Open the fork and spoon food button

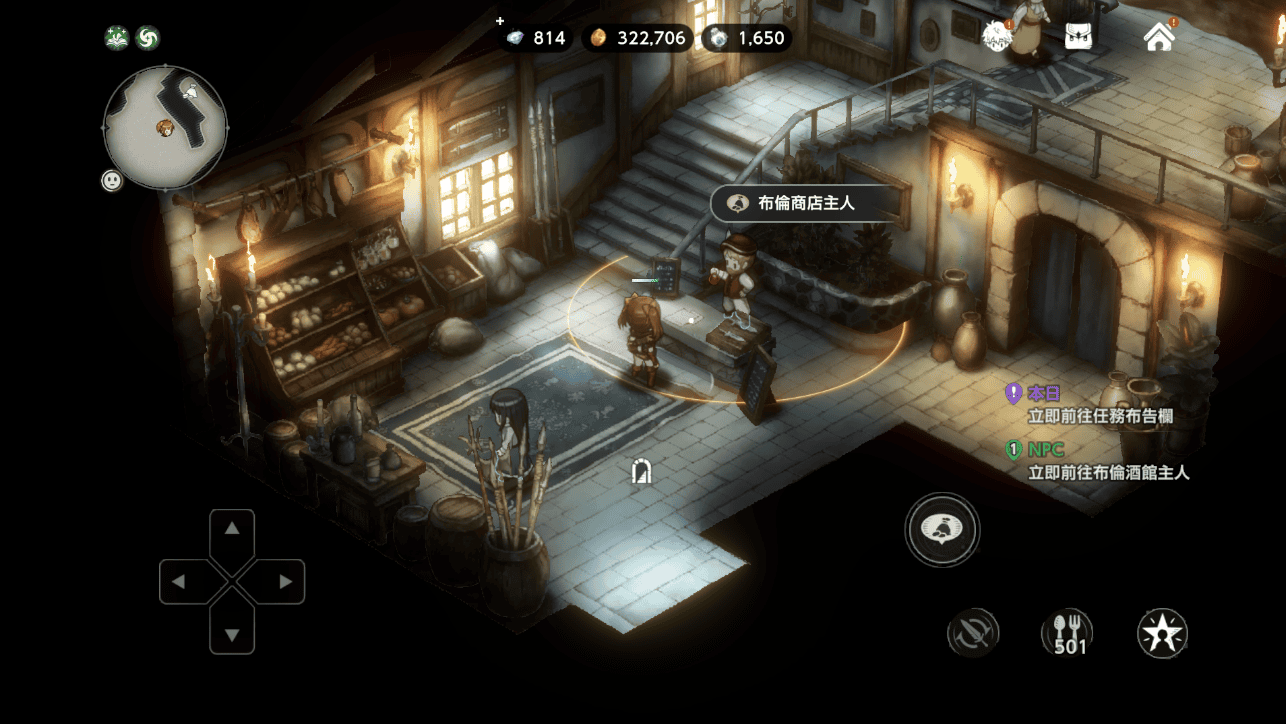tap(1067, 633)
